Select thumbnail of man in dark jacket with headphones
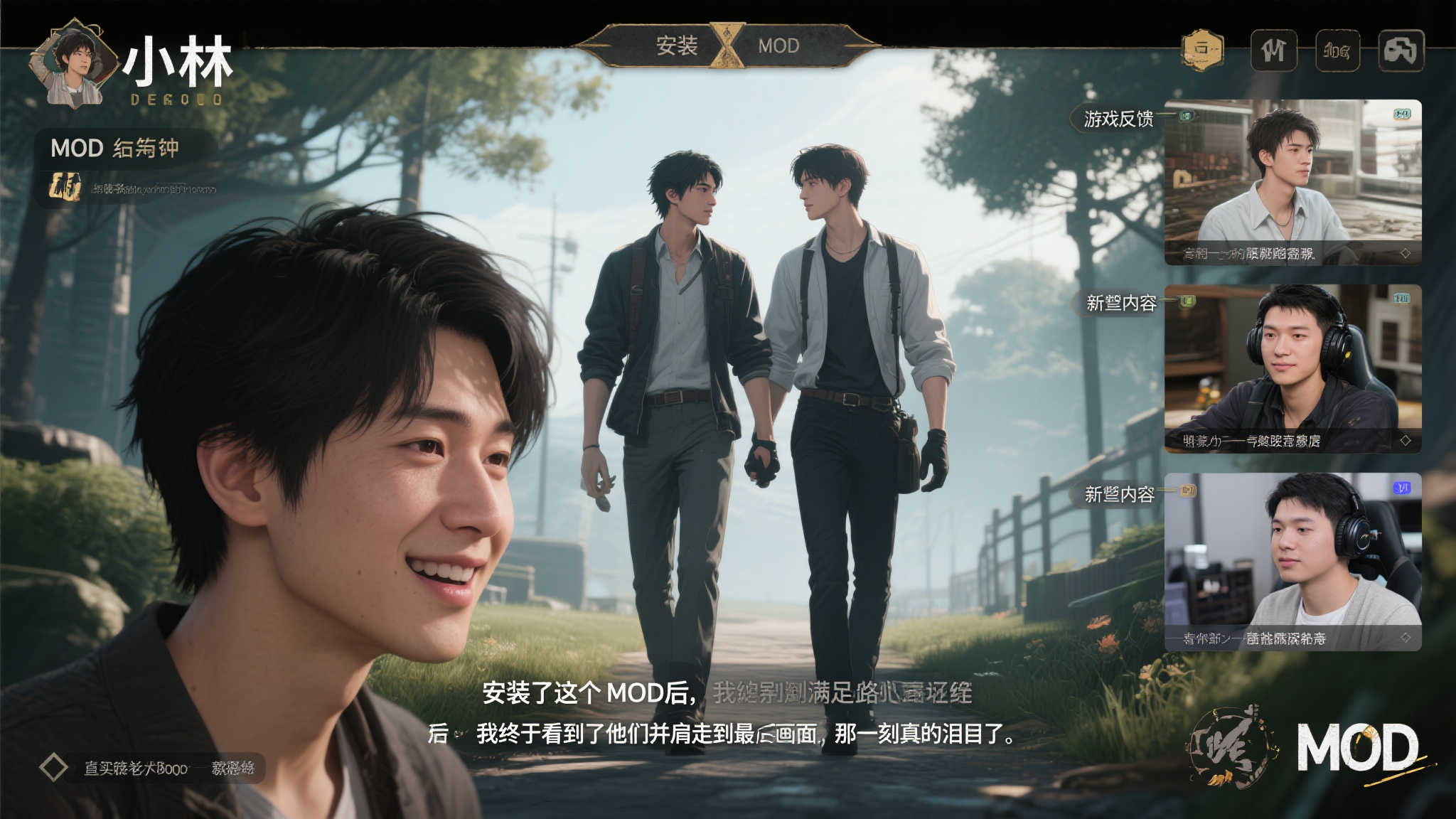This screenshot has height=819, width=1456. click(x=1292, y=368)
